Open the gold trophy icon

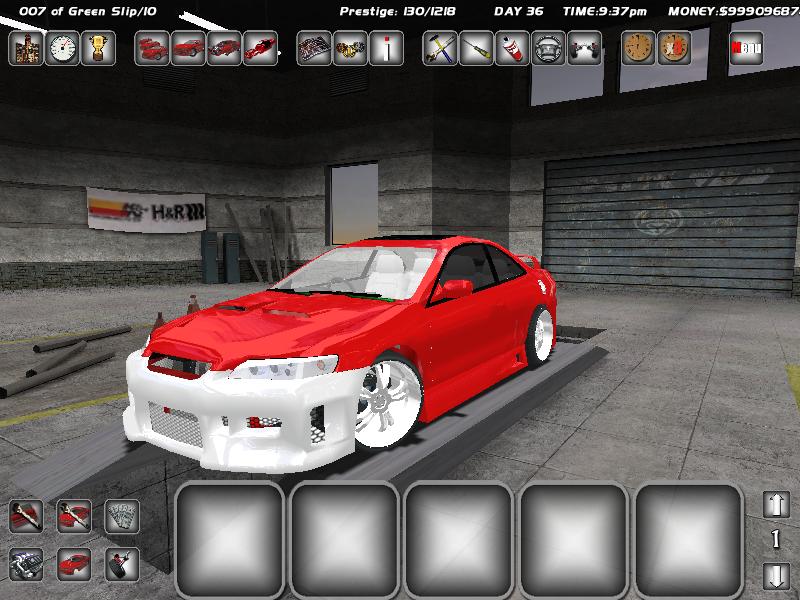click(98, 47)
